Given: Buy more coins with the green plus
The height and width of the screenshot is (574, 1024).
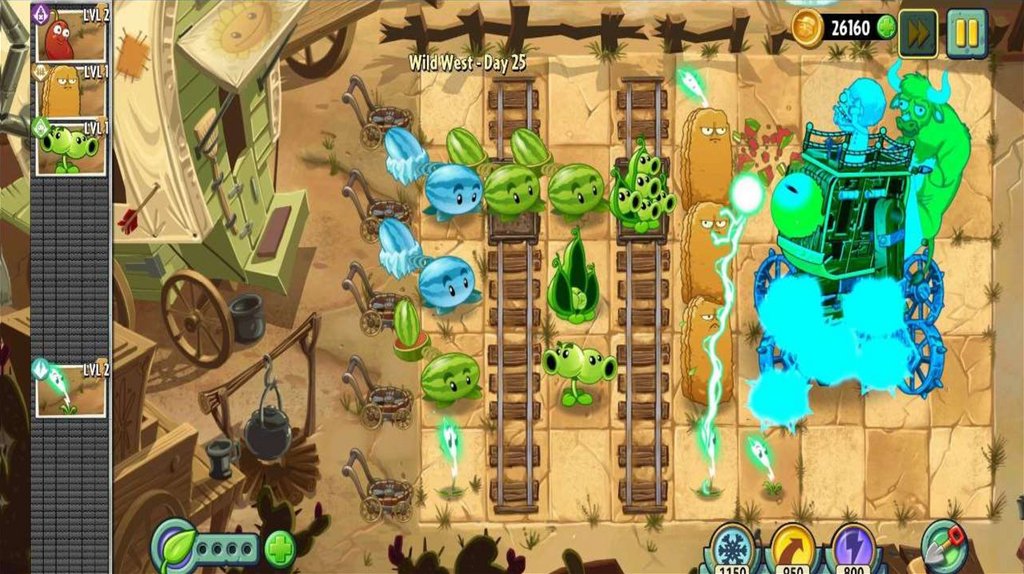Looking at the screenshot, I should pyautogui.click(x=886, y=29).
